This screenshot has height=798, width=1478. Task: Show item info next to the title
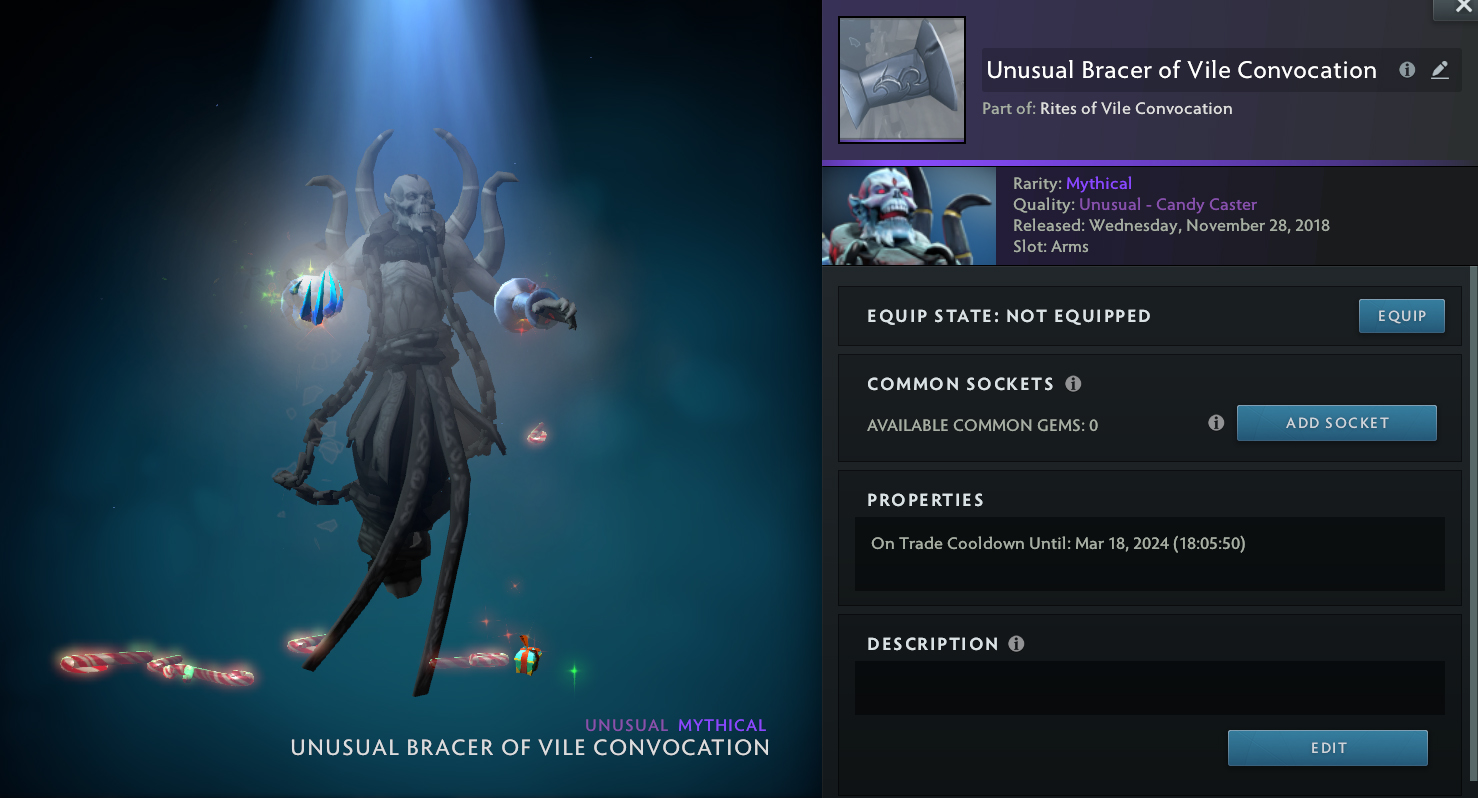pos(1407,70)
